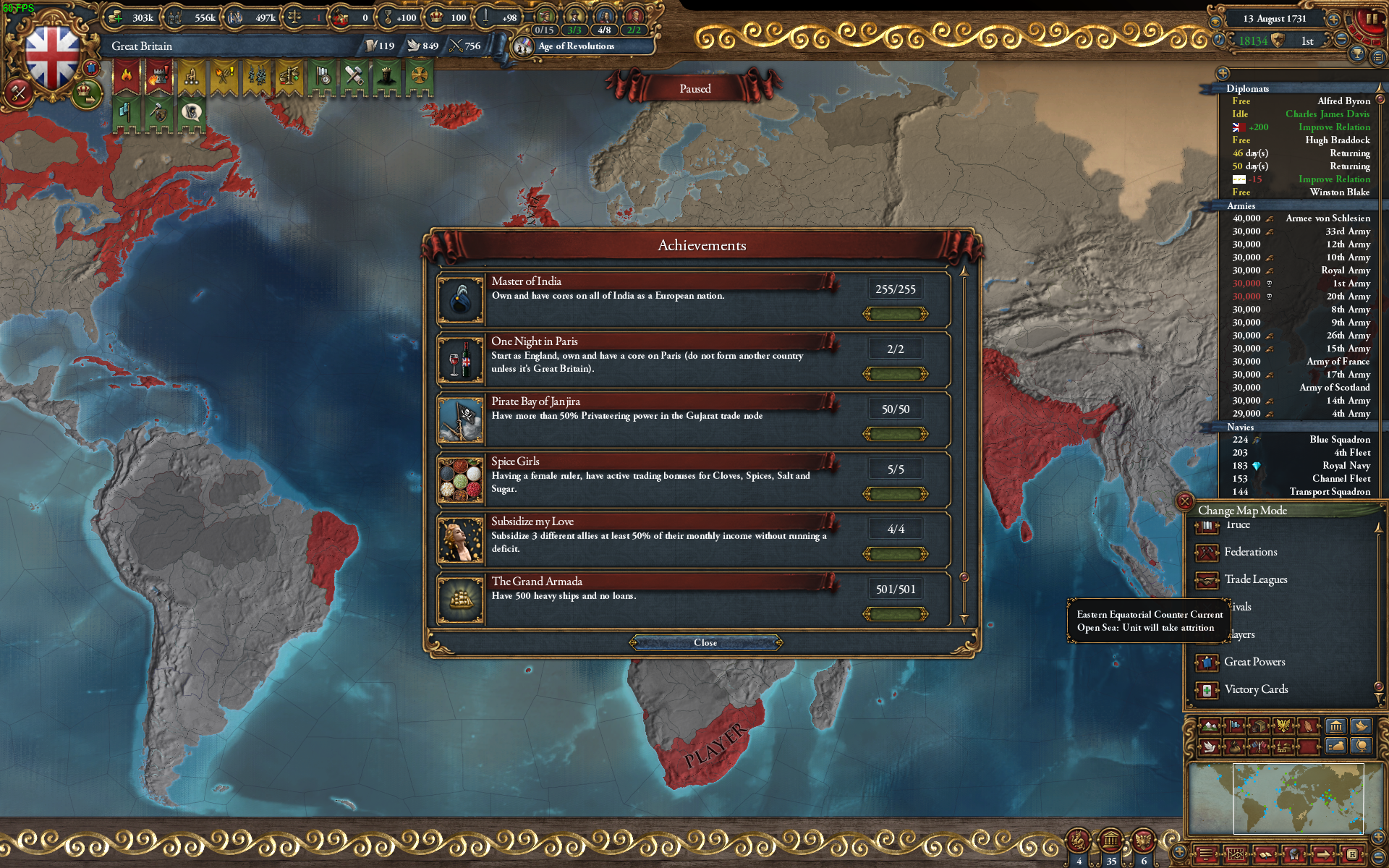Decrease game speed with the date minus button
Image resolution: width=1389 pixels, height=868 pixels.
point(1342,38)
